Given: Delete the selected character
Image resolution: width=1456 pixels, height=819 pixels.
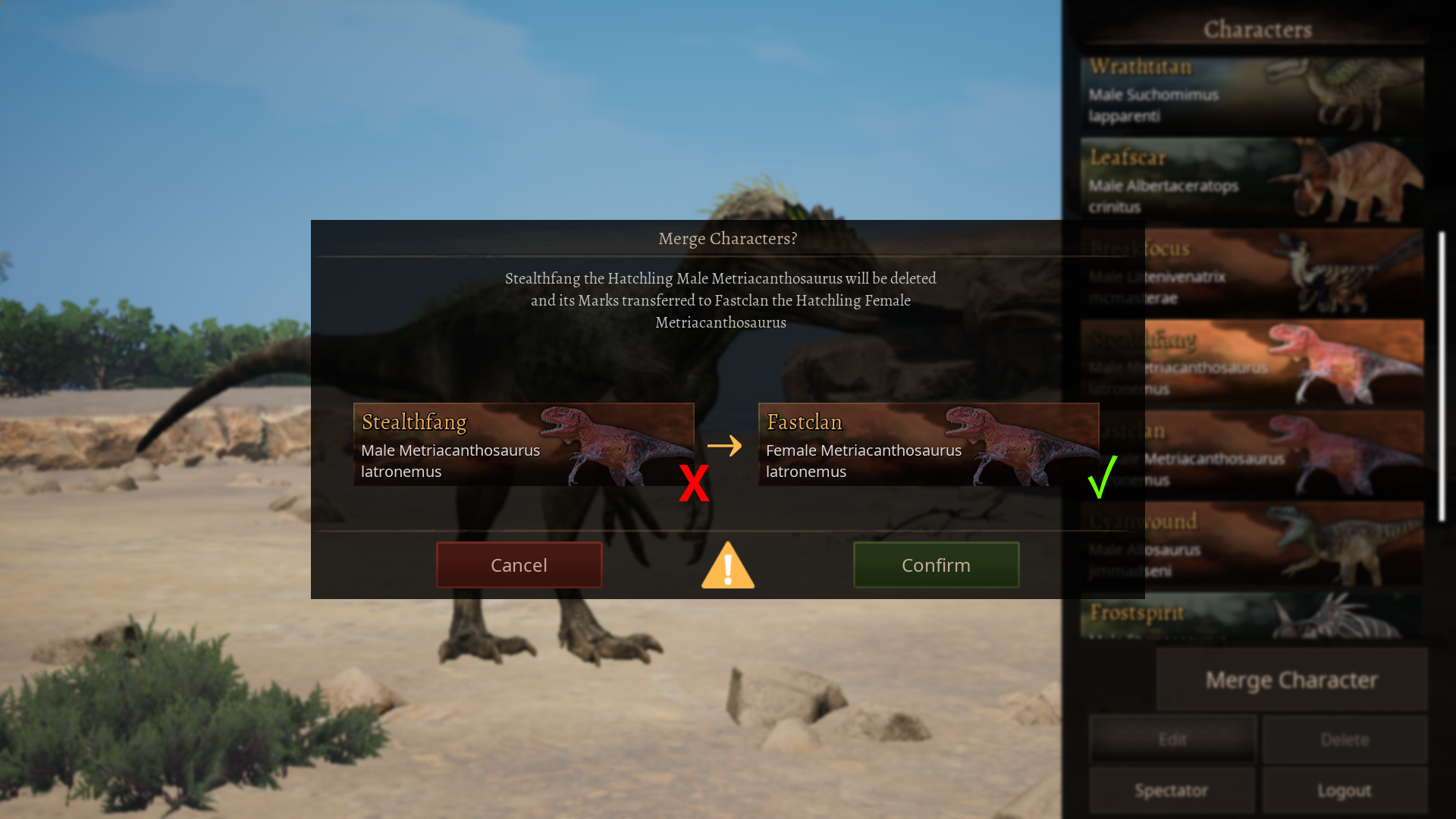Looking at the screenshot, I should click(1344, 739).
